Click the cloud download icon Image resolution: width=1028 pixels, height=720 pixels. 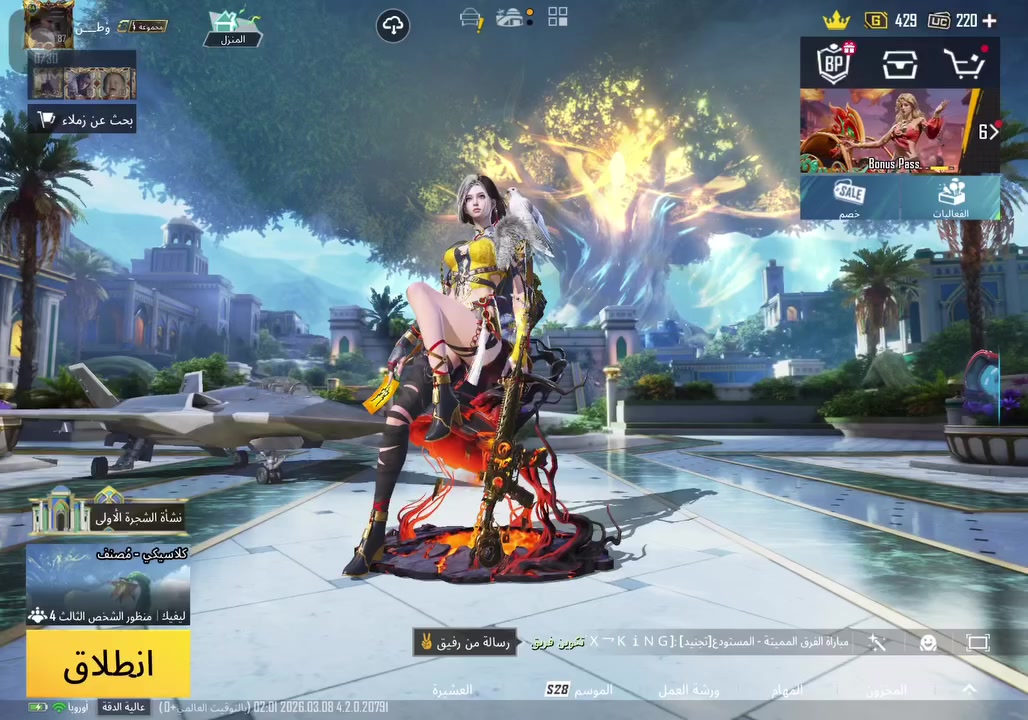coord(393,26)
